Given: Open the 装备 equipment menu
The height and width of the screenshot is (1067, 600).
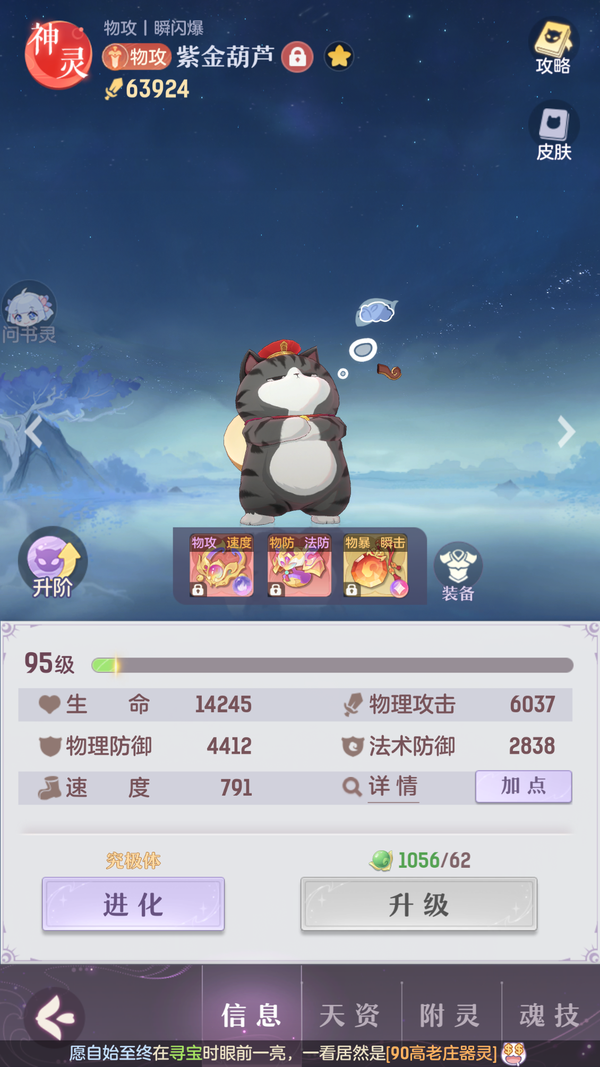Looking at the screenshot, I should 458,572.
